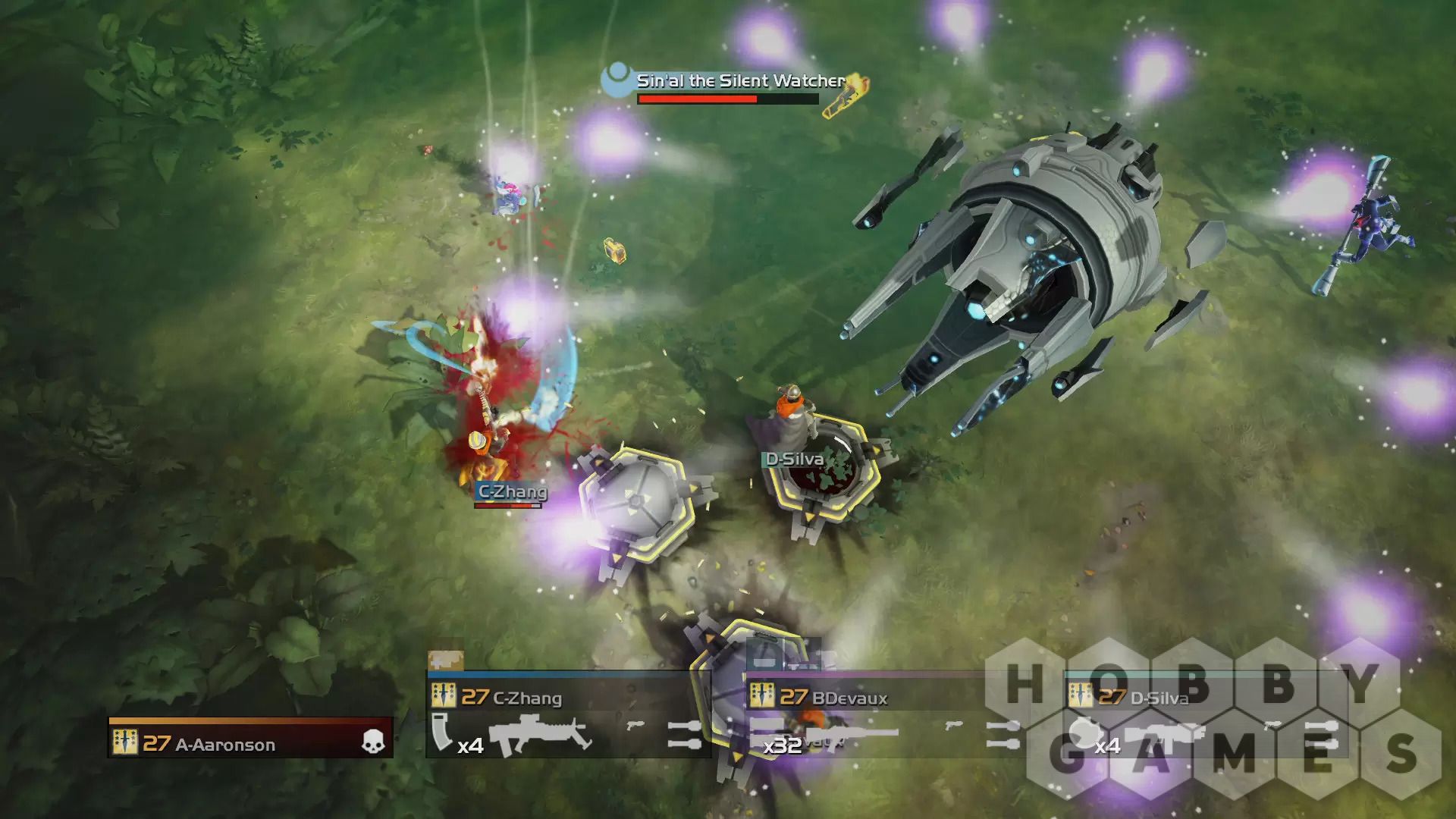This screenshot has height=819, width=1456.
Task: Click the stratagem box icon above C-Zhang's panel
Action: [x=445, y=661]
